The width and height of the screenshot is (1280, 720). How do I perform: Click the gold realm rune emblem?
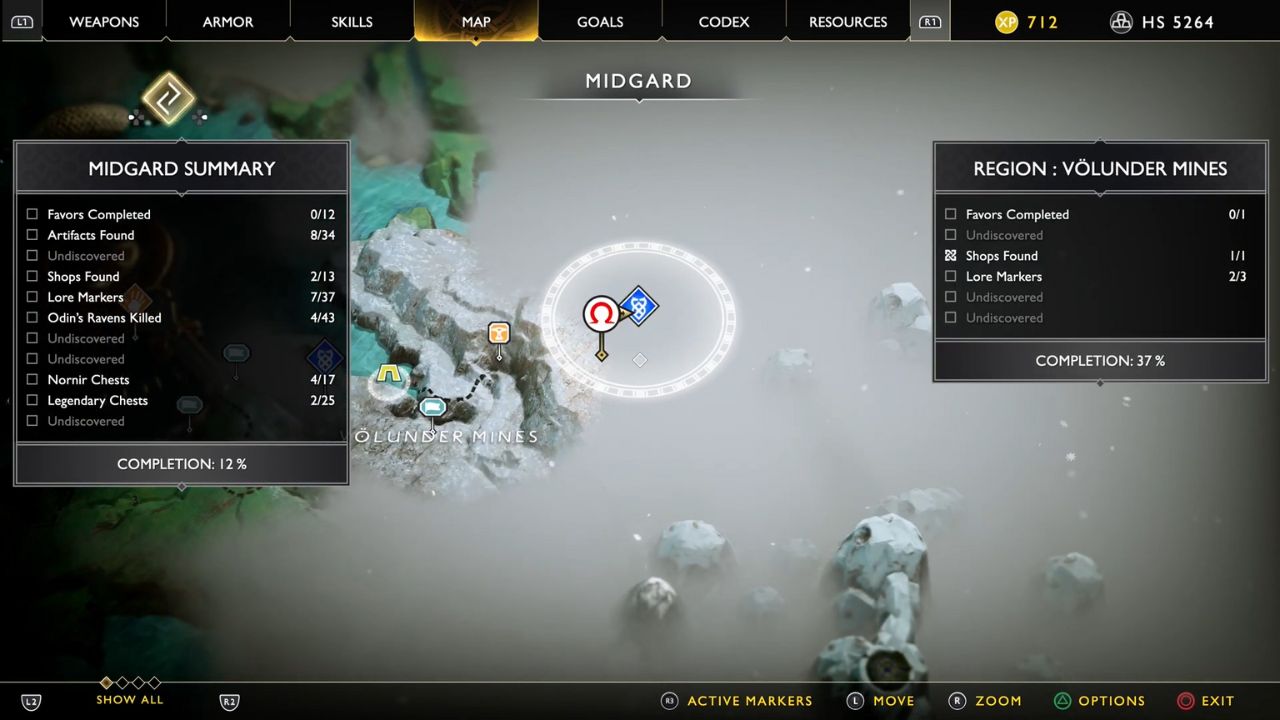click(x=168, y=98)
